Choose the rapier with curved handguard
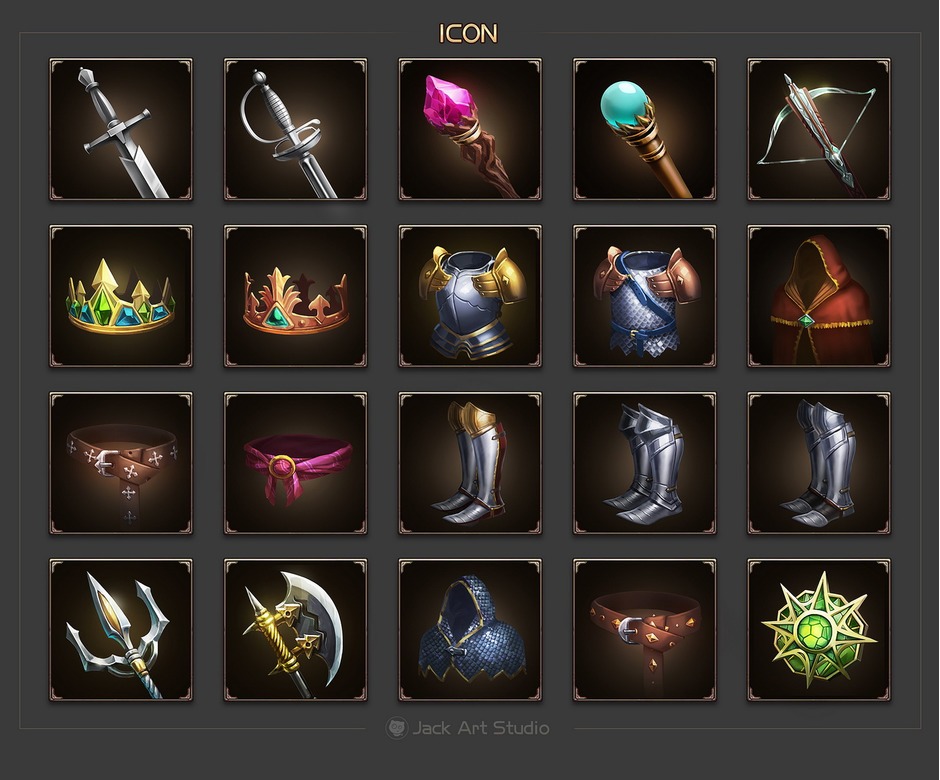 coord(295,129)
